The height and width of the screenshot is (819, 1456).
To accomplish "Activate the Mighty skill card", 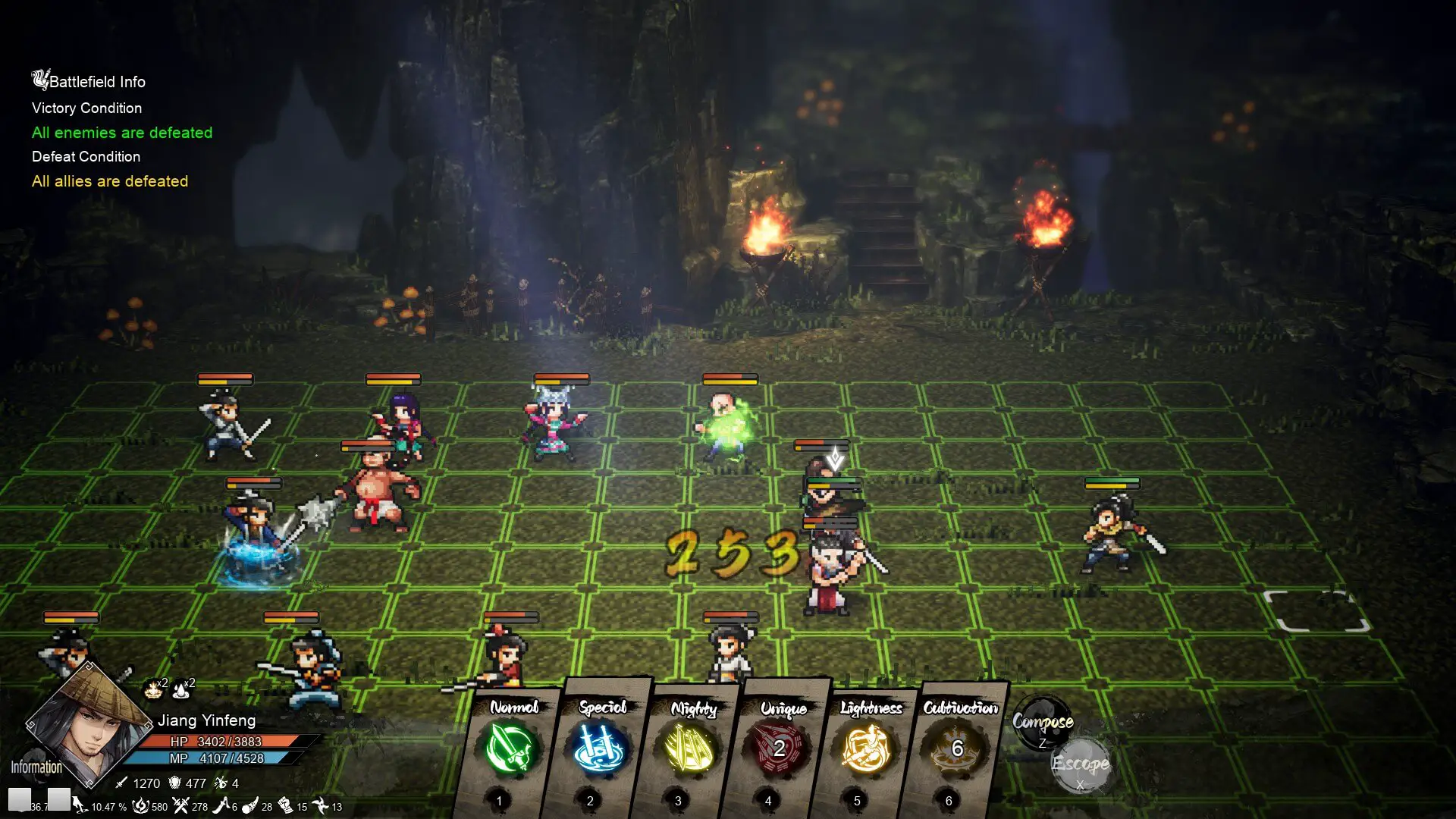I will [690, 748].
